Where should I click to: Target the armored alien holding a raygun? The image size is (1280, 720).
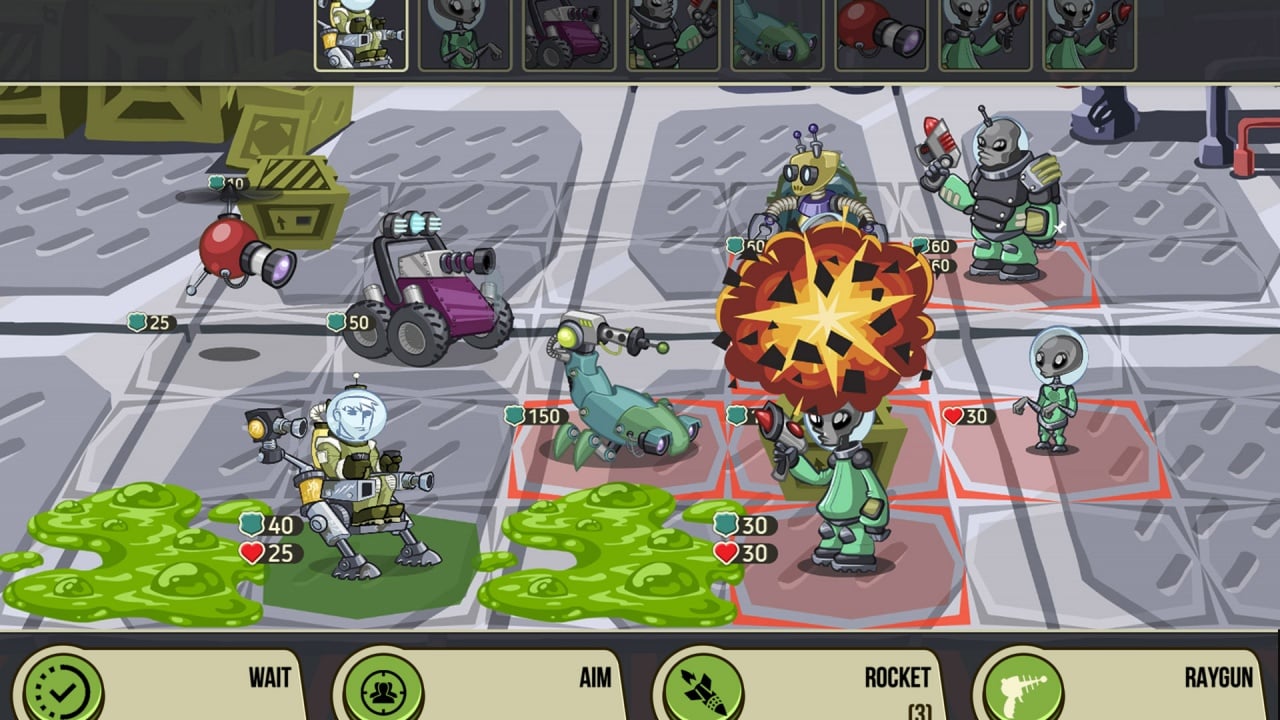[x=996, y=200]
